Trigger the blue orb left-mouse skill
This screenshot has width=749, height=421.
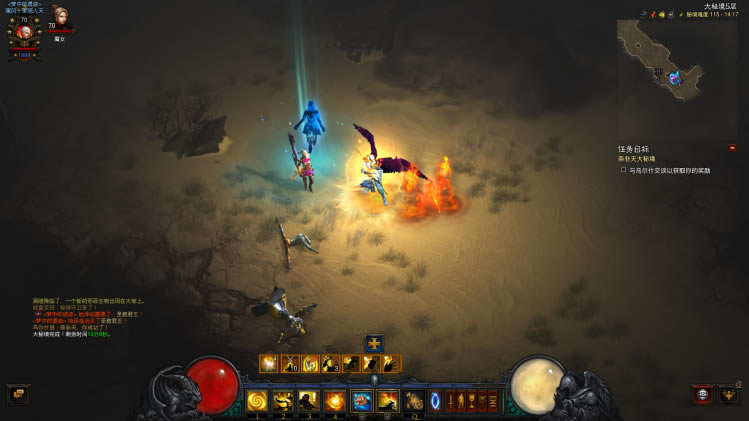tap(361, 402)
